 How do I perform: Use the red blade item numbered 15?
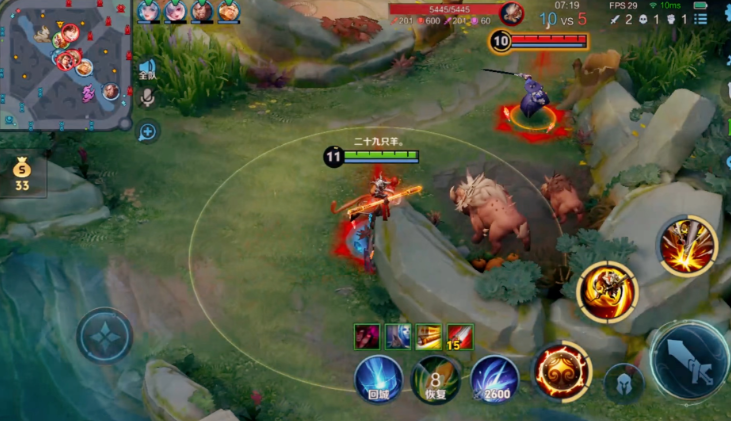coord(460,337)
